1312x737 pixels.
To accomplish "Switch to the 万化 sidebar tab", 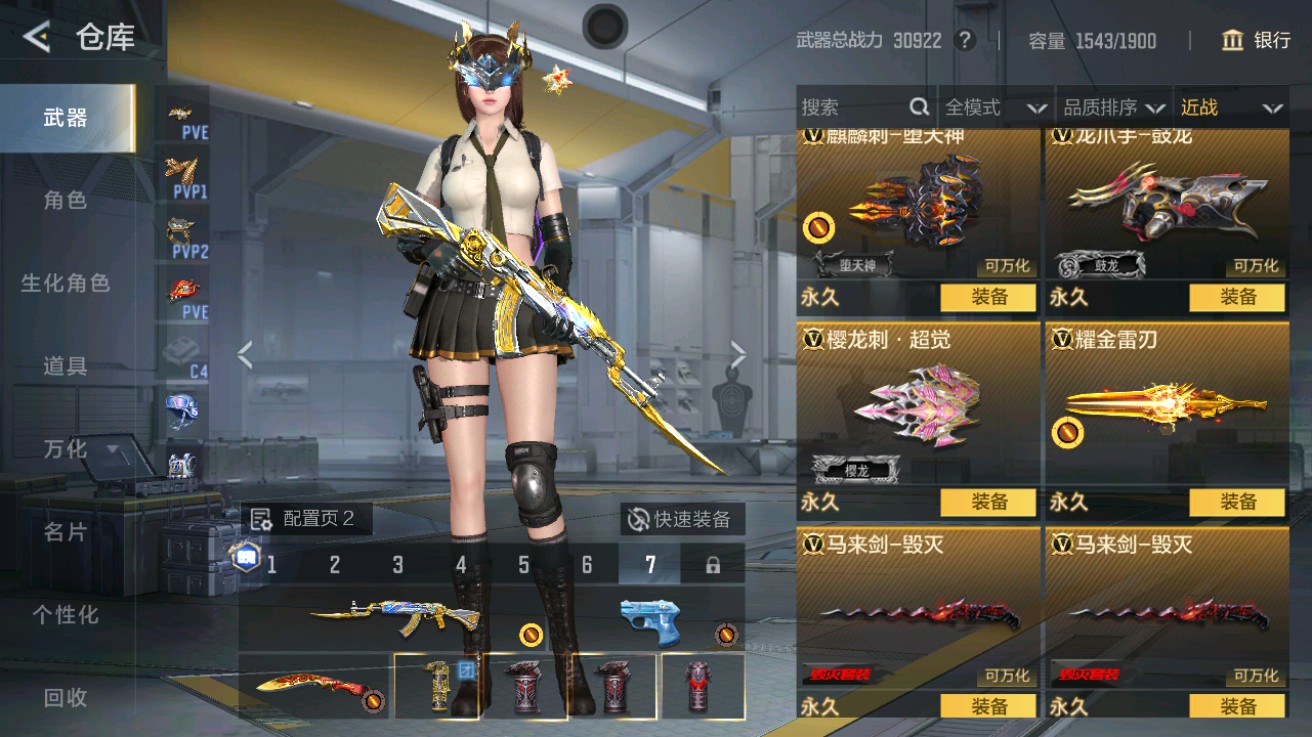I will pos(66,450).
